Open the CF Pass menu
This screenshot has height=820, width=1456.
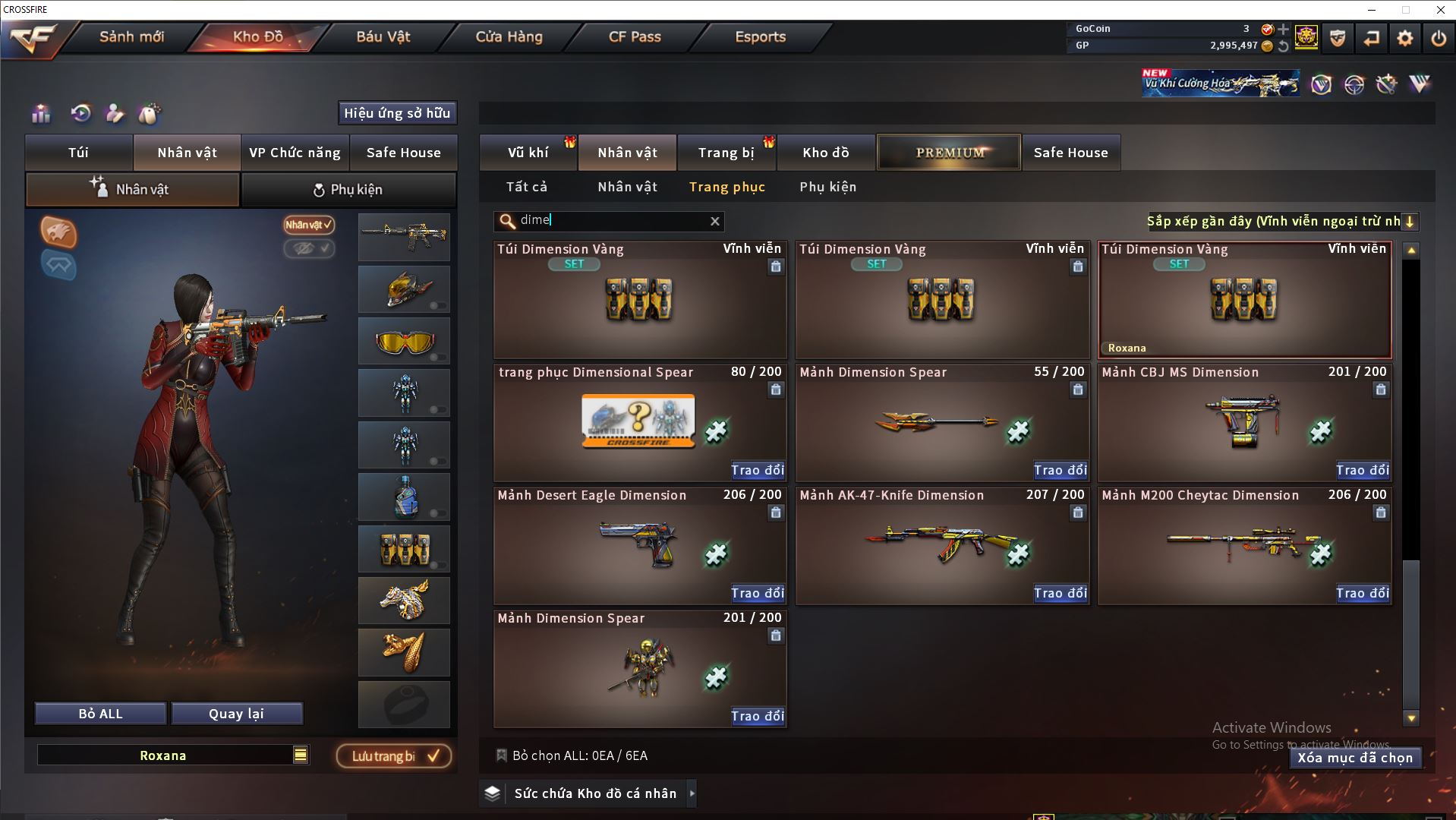point(635,36)
